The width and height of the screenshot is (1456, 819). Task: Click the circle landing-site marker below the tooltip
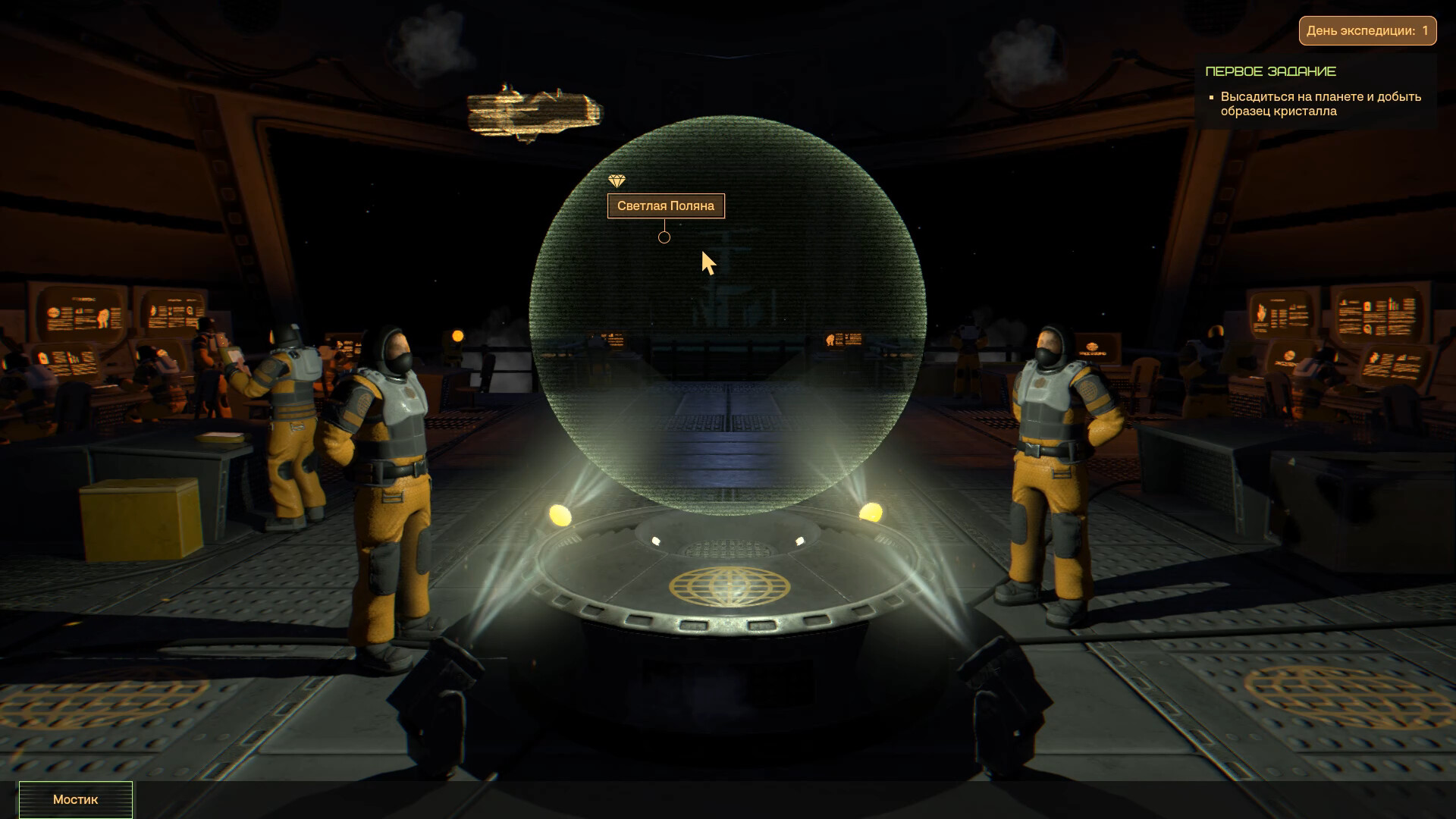click(664, 237)
